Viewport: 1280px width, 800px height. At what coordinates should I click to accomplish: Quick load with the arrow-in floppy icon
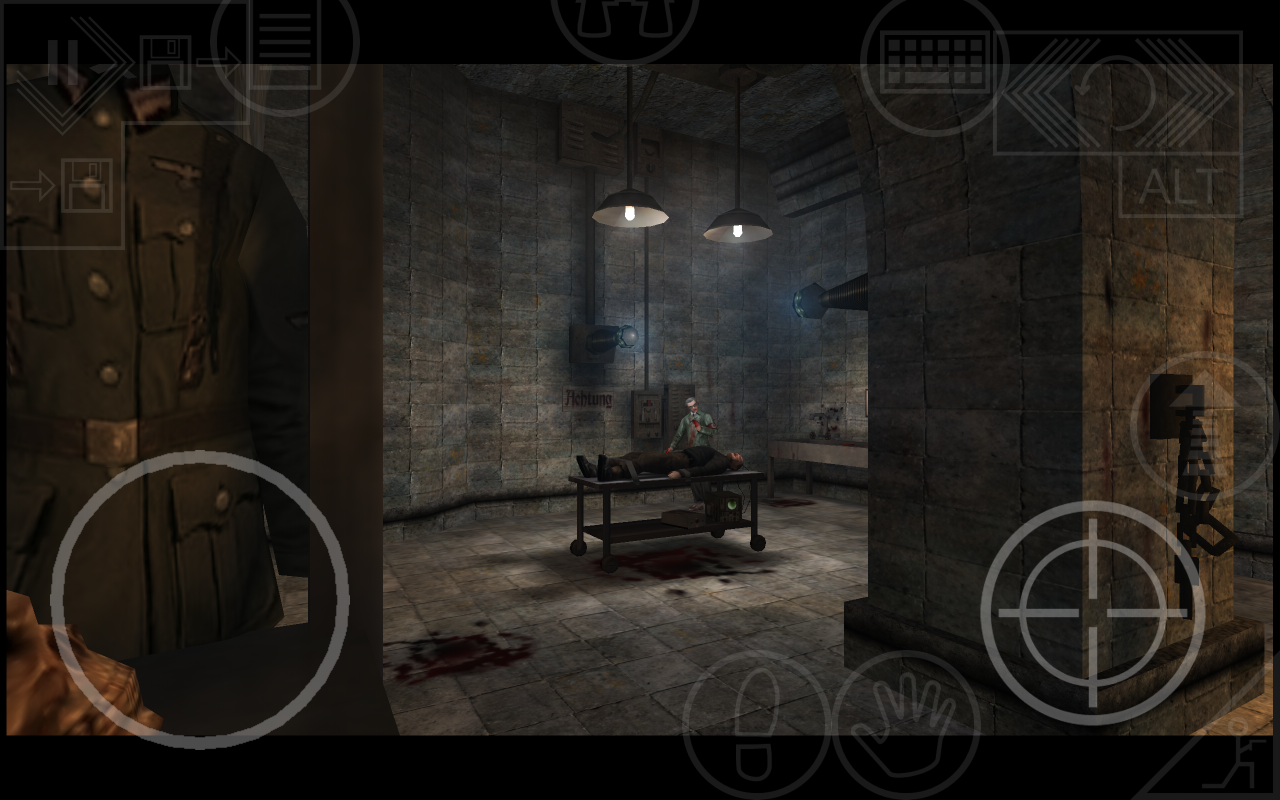tap(66, 186)
